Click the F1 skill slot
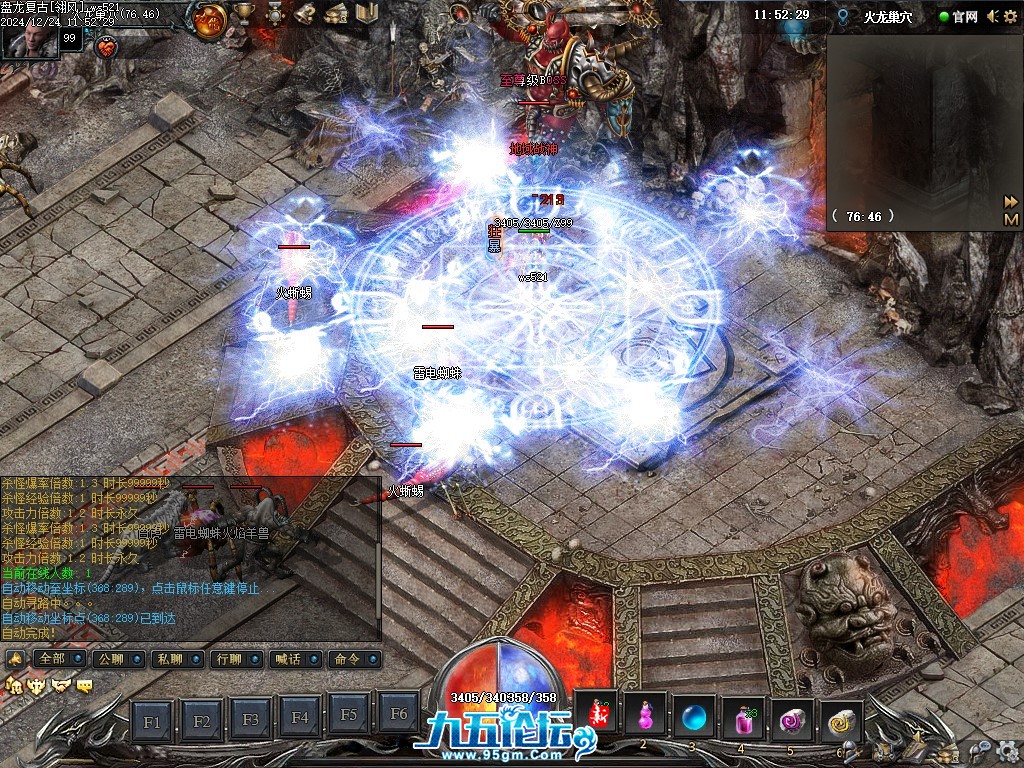The image size is (1024, 768). click(x=153, y=718)
